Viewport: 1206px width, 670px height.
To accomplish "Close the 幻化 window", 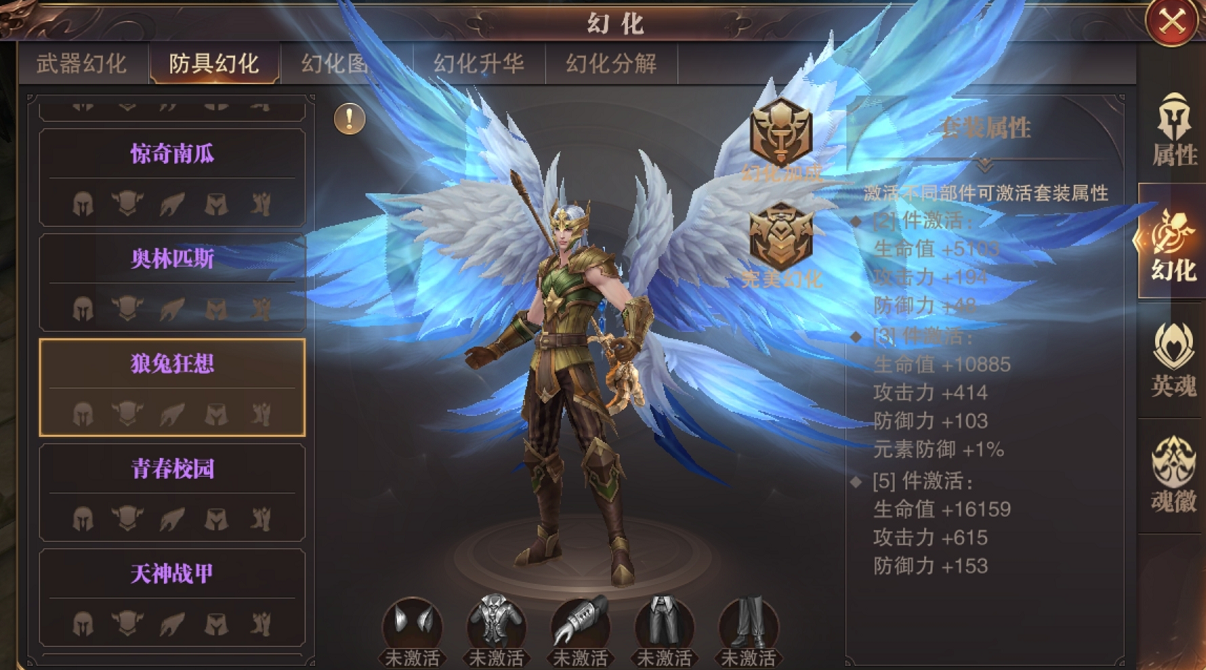I will 1171,21.
